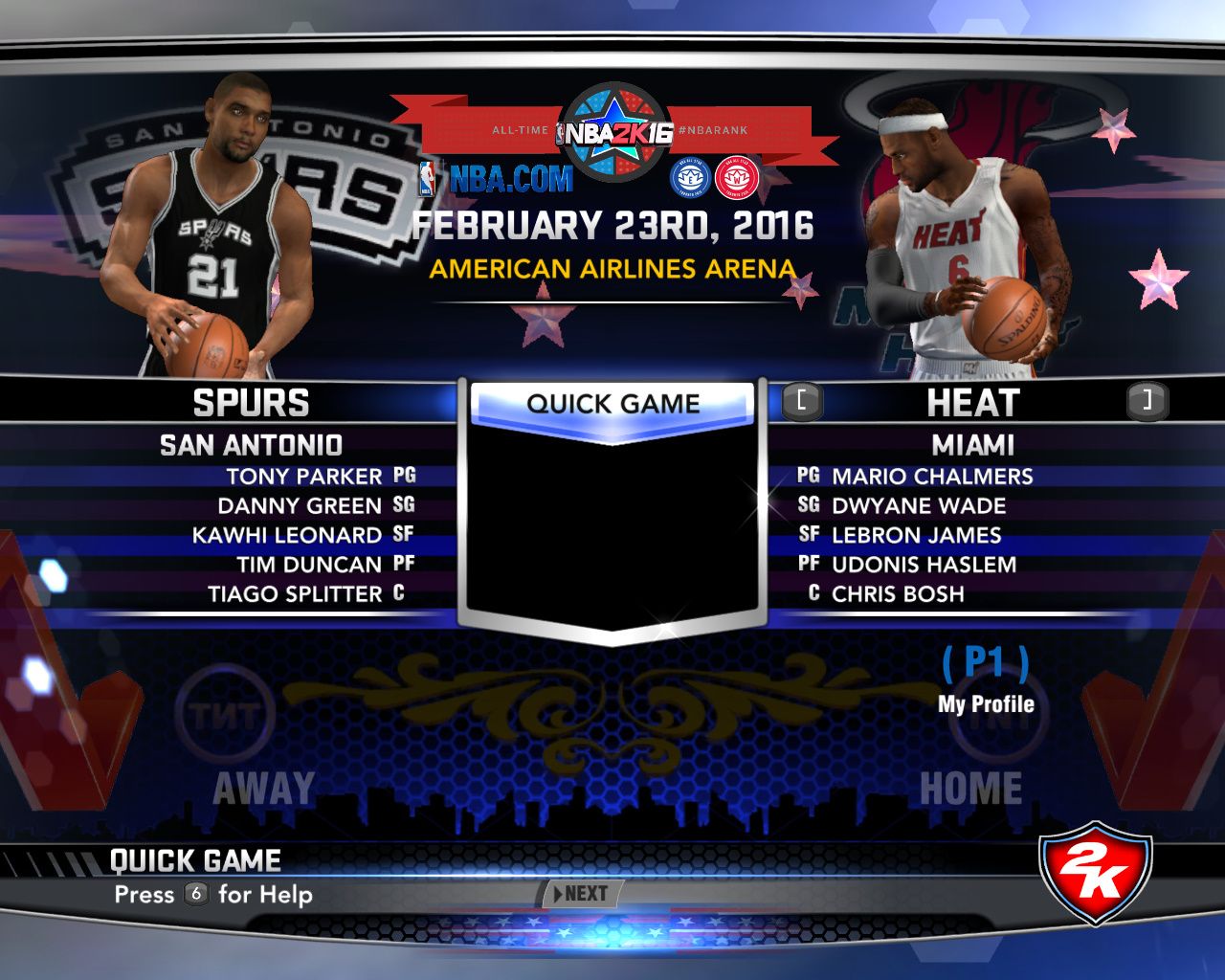
Task: Choose Udonis Haslem's PF row
Action: pyautogui.click(x=924, y=565)
